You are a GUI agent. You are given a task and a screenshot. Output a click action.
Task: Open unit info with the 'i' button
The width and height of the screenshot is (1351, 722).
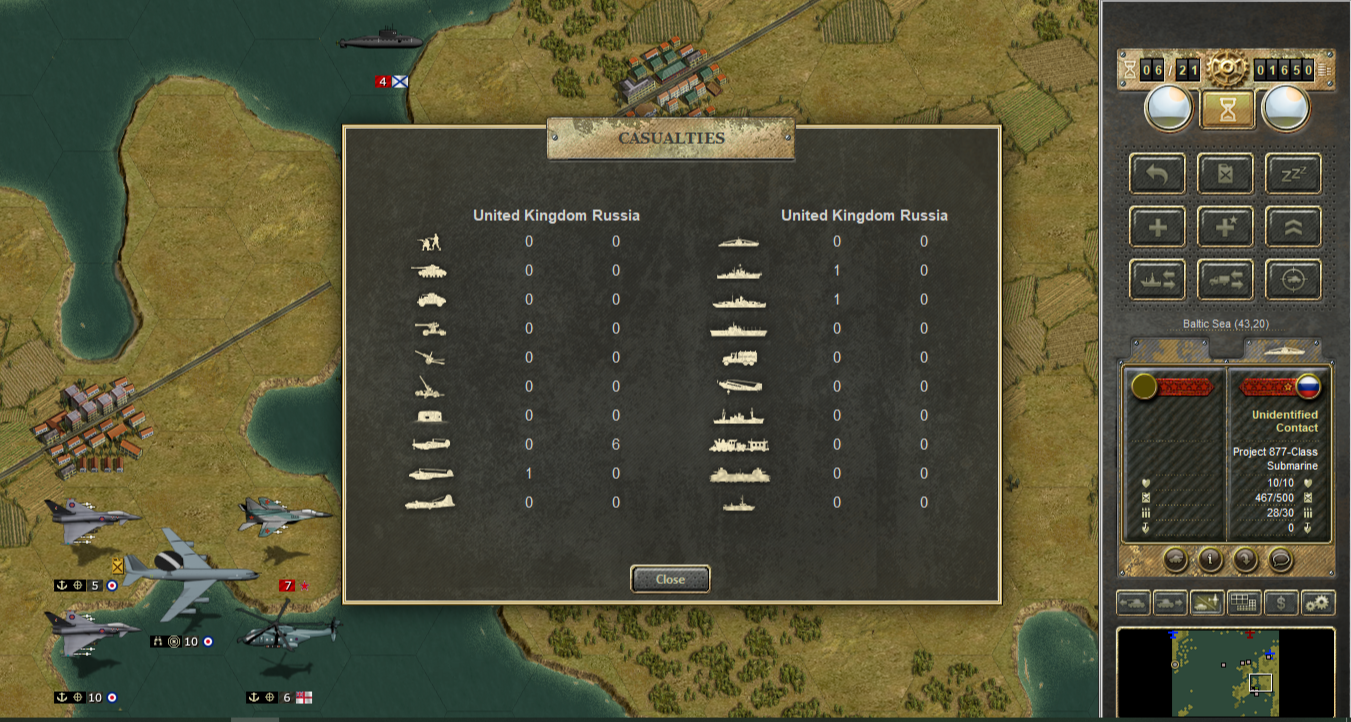pyautogui.click(x=1210, y=560)
